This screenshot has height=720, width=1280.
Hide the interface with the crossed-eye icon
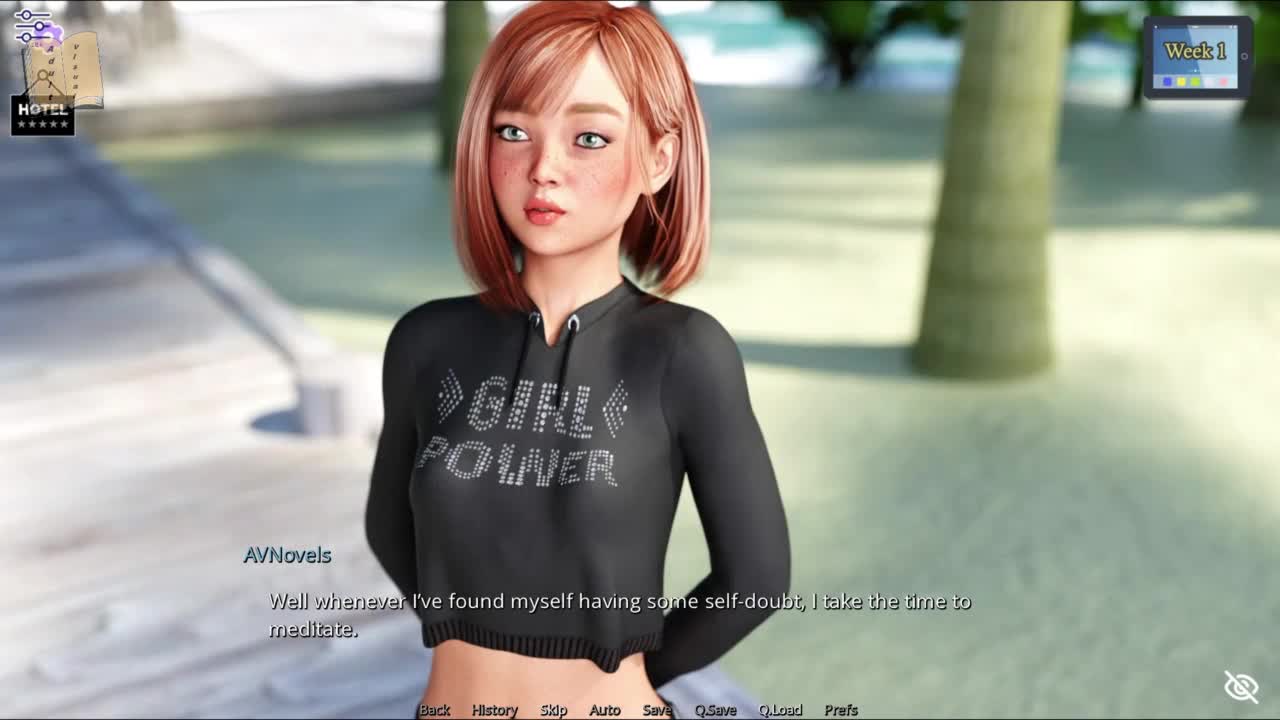[x=1241, y=687]
